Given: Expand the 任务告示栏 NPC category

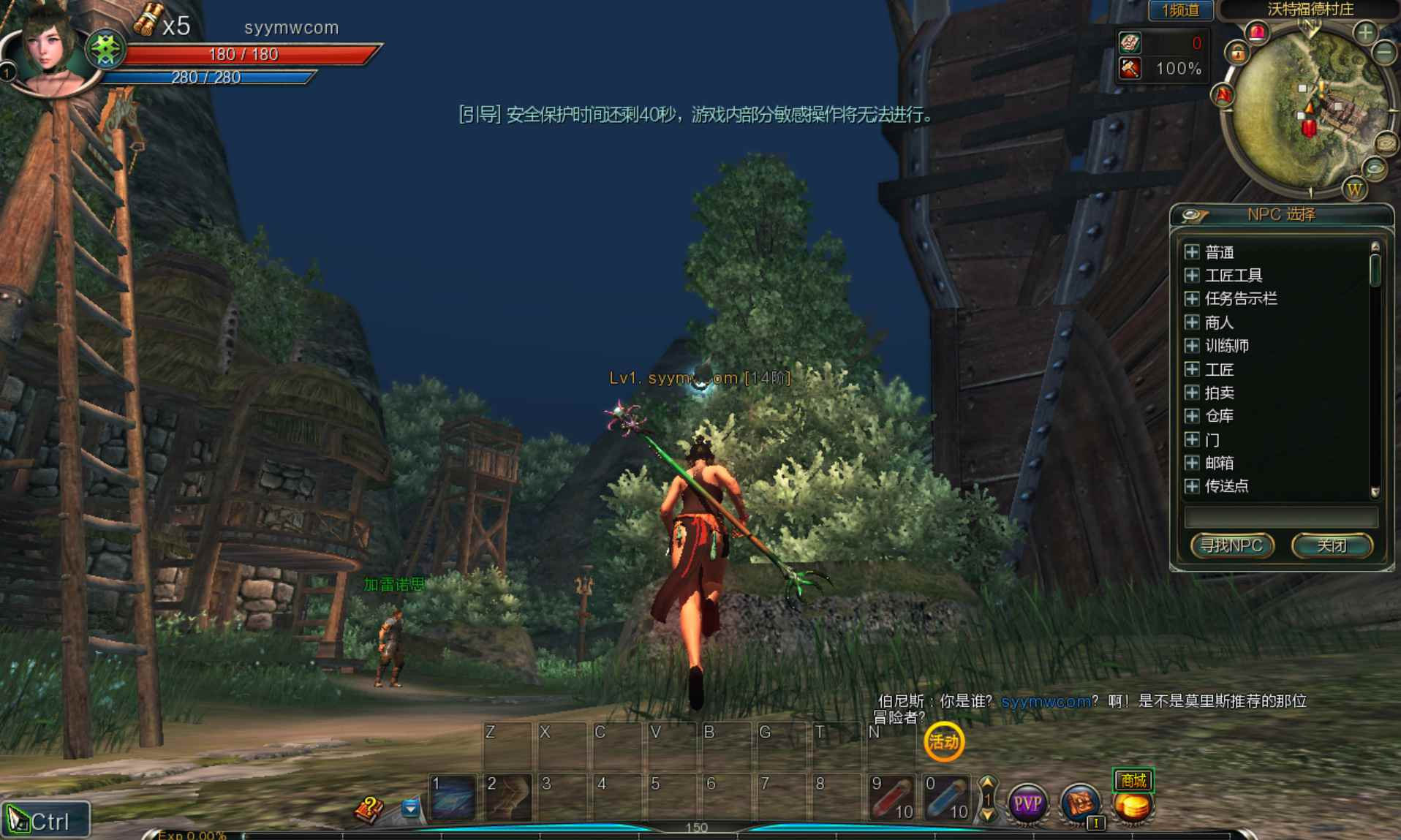Looking at the screenshot, I should tap(1191, 298).
